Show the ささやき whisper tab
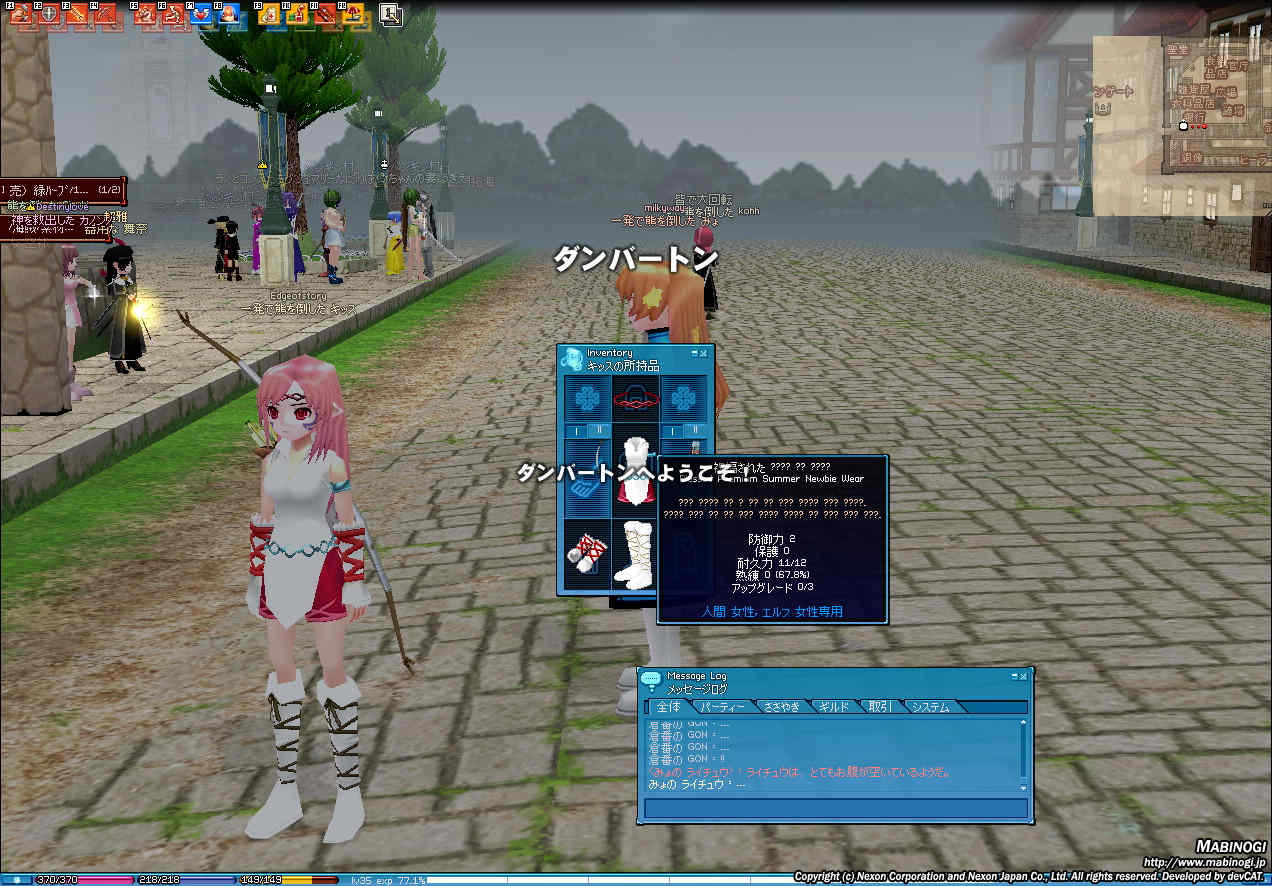This screenshot has height=886, width=1272. 780,707
